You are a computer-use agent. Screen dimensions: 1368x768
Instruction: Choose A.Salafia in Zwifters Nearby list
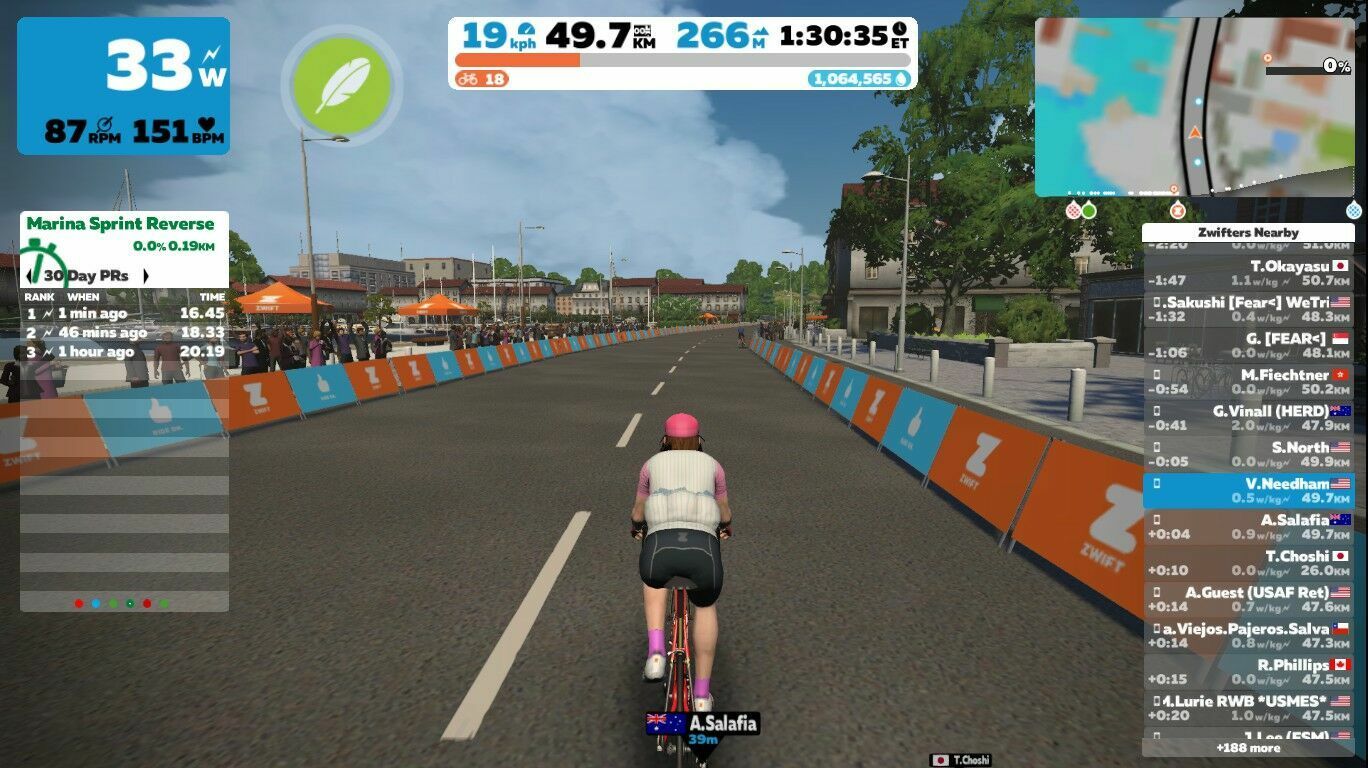click(1247, 527)
